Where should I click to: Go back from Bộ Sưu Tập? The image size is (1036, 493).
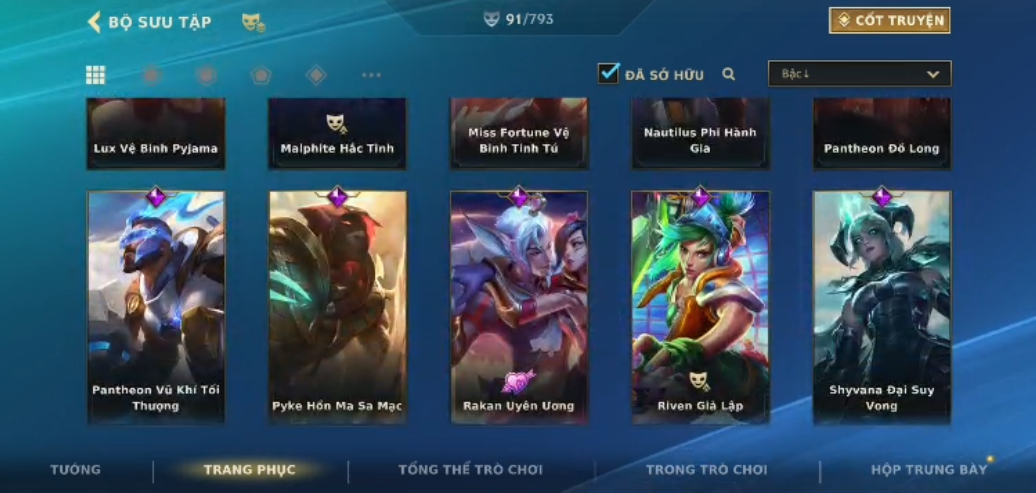95,22
